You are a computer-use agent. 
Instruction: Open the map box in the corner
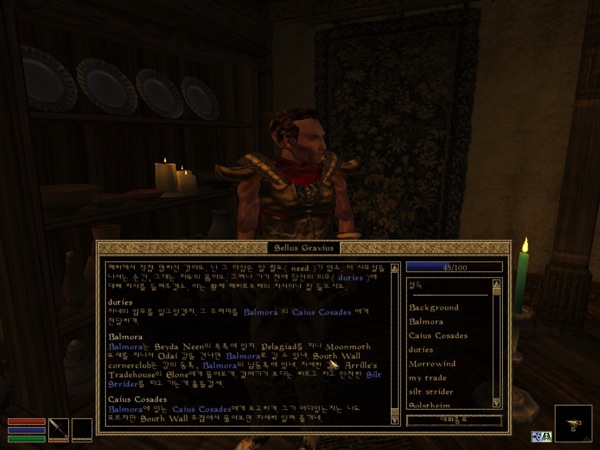pyautogui.click(x=572, y=423)
